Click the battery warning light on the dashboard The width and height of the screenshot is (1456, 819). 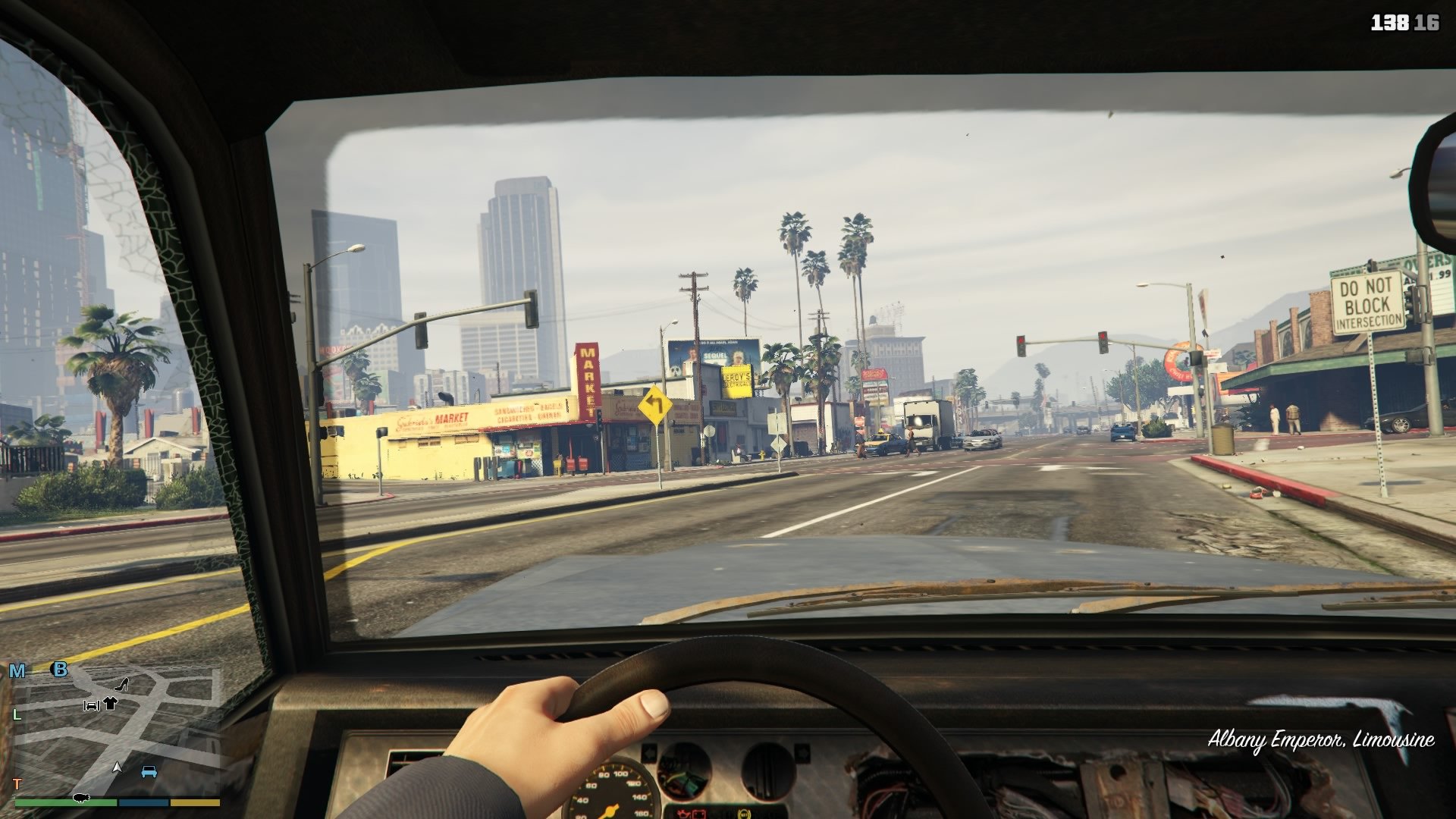[x=698, y=814]
